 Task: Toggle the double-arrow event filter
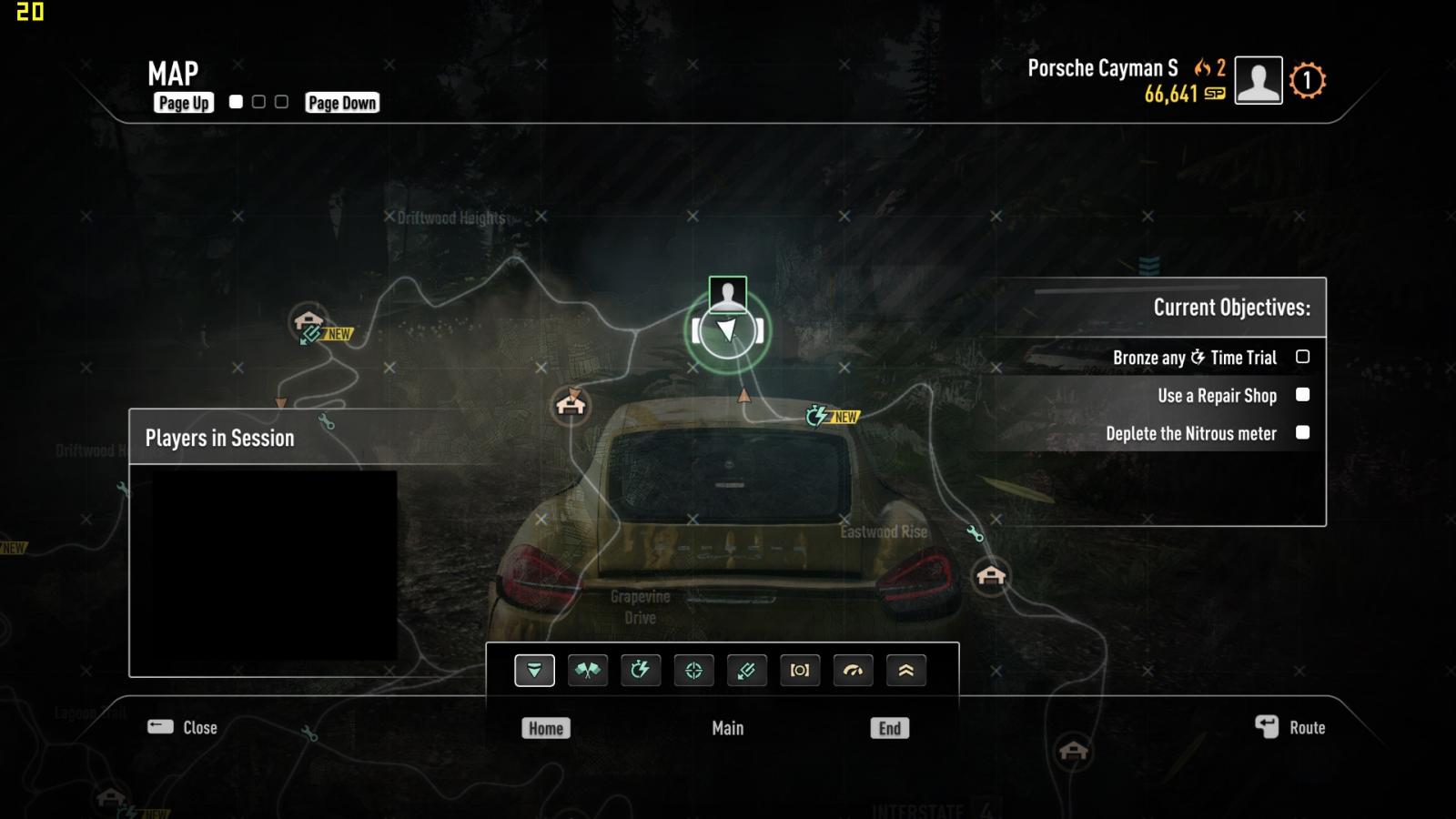pyautogui.click(x=746, y=671)
